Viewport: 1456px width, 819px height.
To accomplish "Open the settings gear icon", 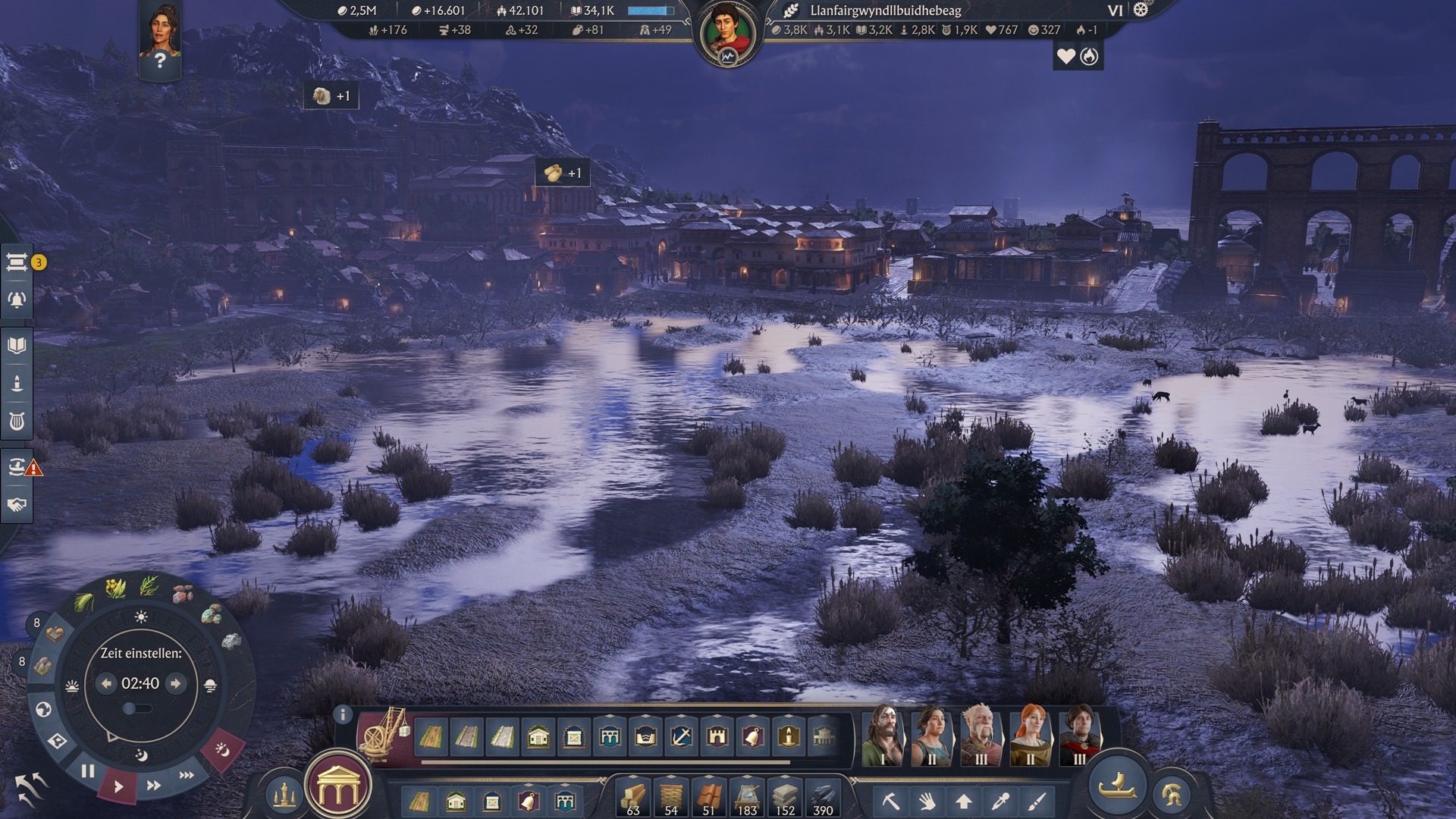I will pos(1141,10).
